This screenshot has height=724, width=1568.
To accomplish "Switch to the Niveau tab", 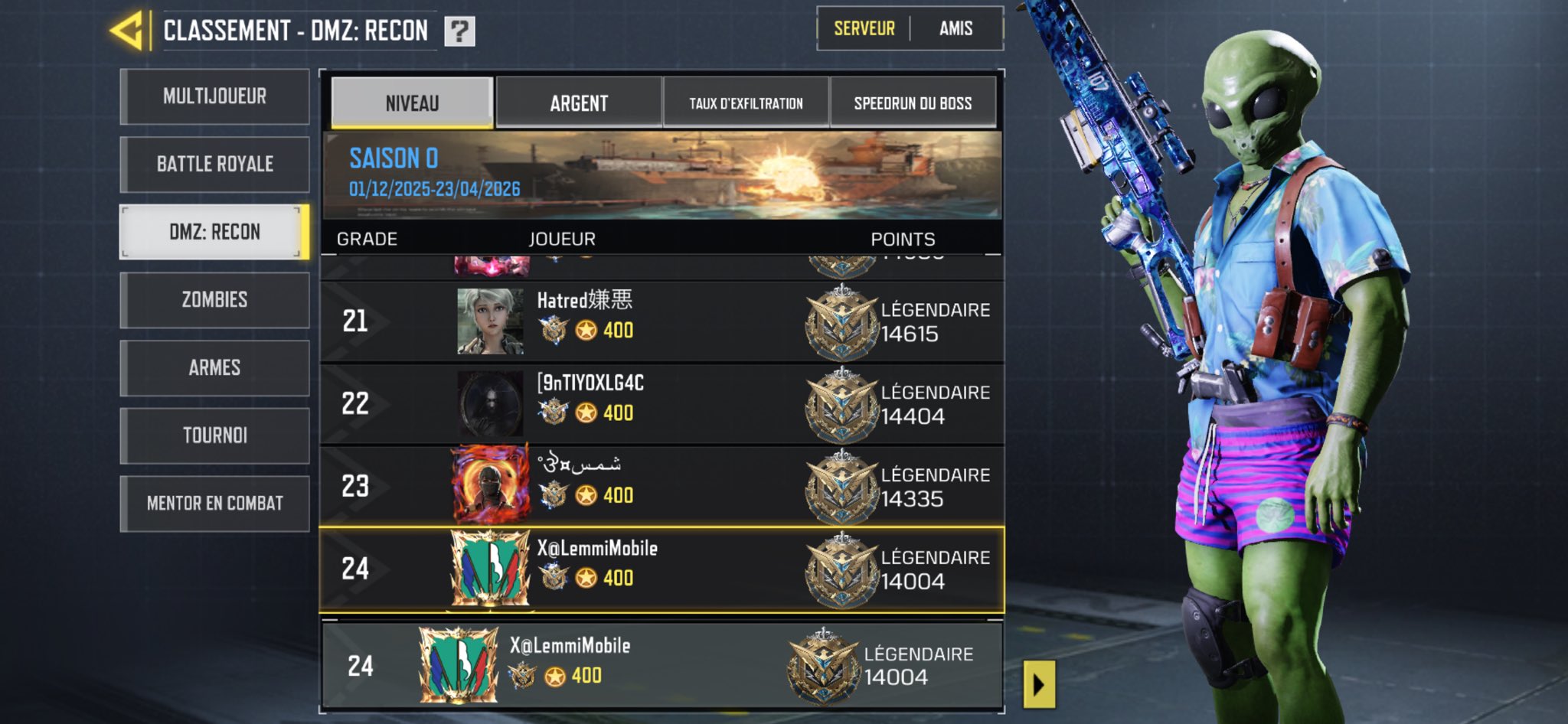I will click(412, 103).
